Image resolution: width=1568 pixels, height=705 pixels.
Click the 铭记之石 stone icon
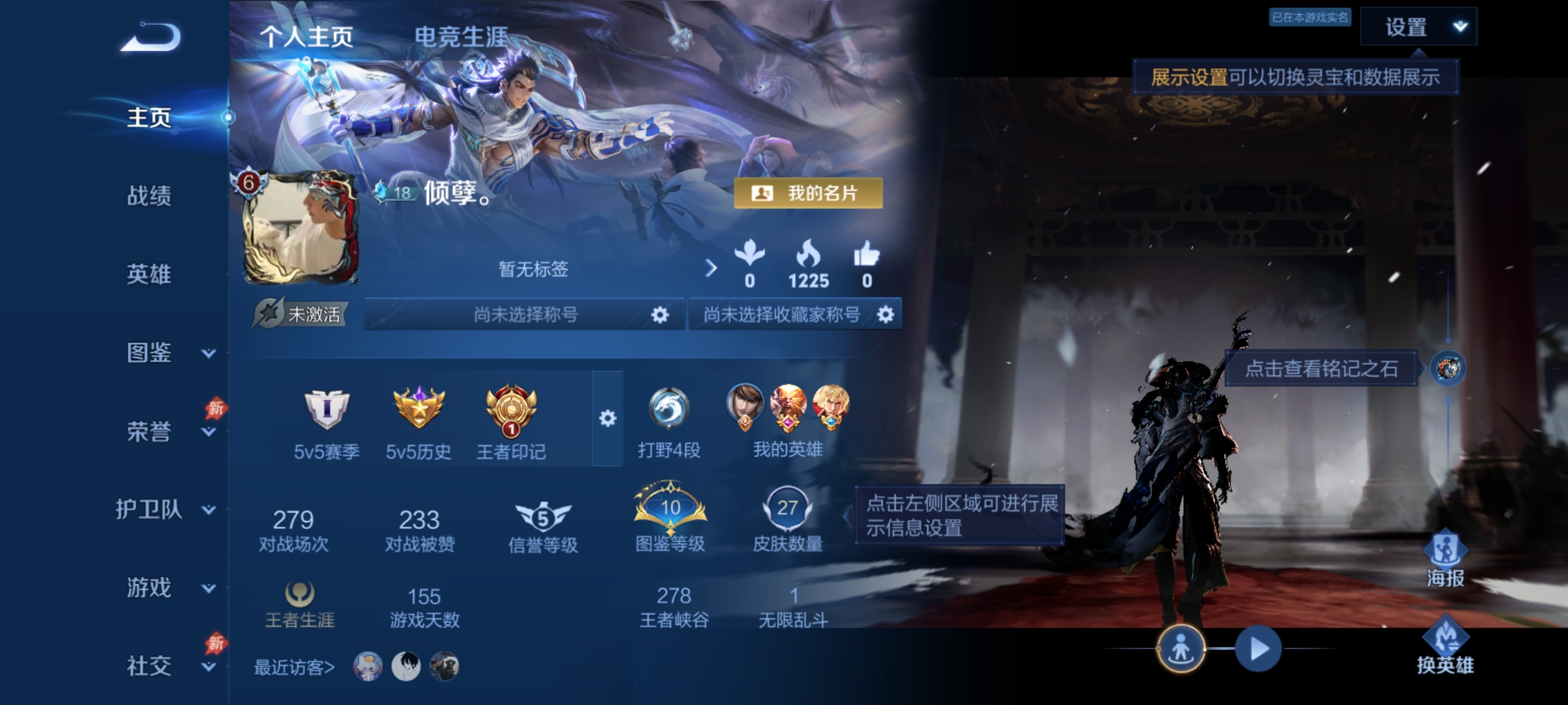(1448, 367)
